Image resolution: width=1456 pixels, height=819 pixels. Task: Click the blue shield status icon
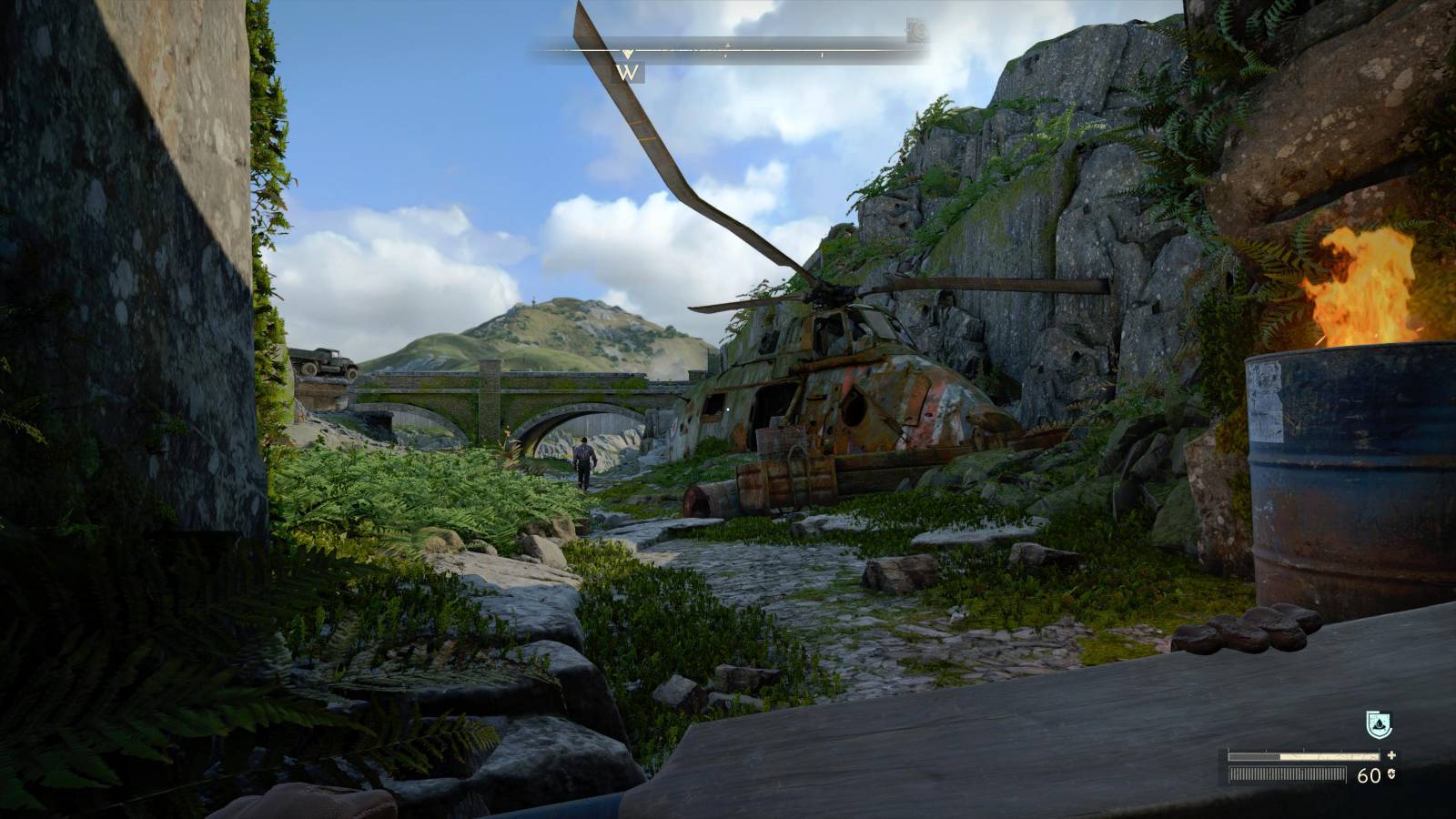[1379, 725]
